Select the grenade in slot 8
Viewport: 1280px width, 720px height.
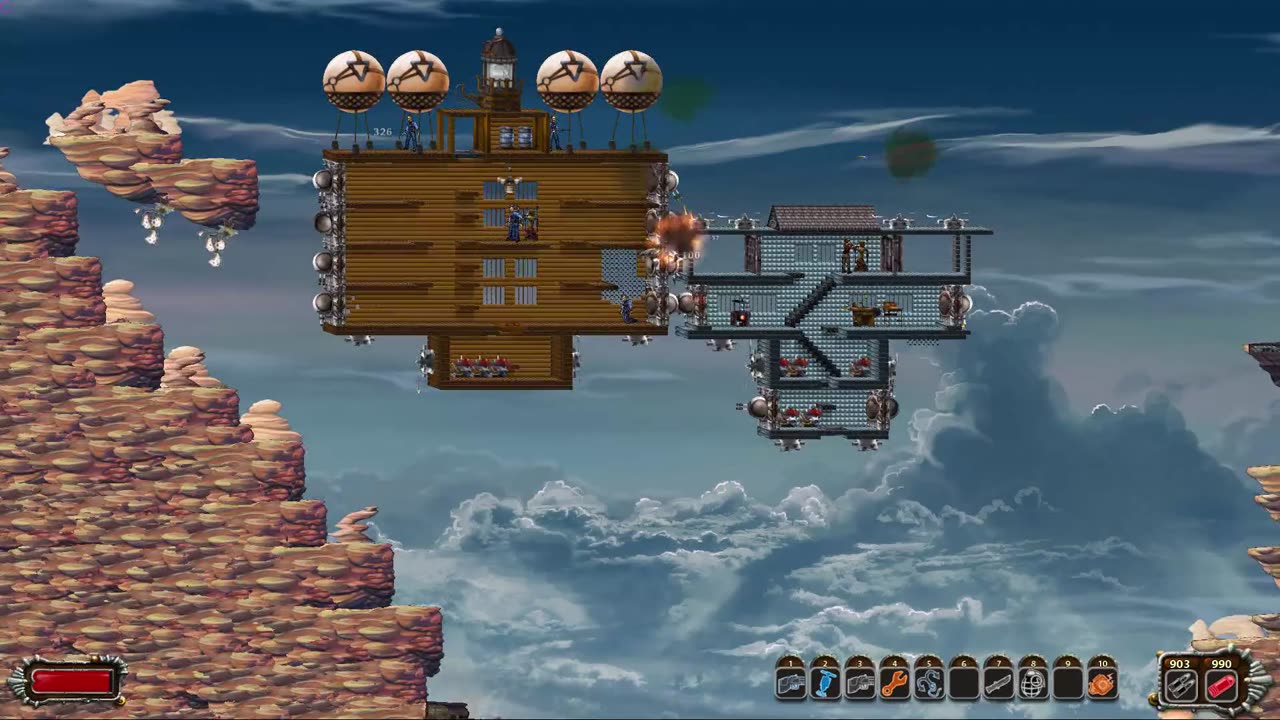[x=1033, y=684]
